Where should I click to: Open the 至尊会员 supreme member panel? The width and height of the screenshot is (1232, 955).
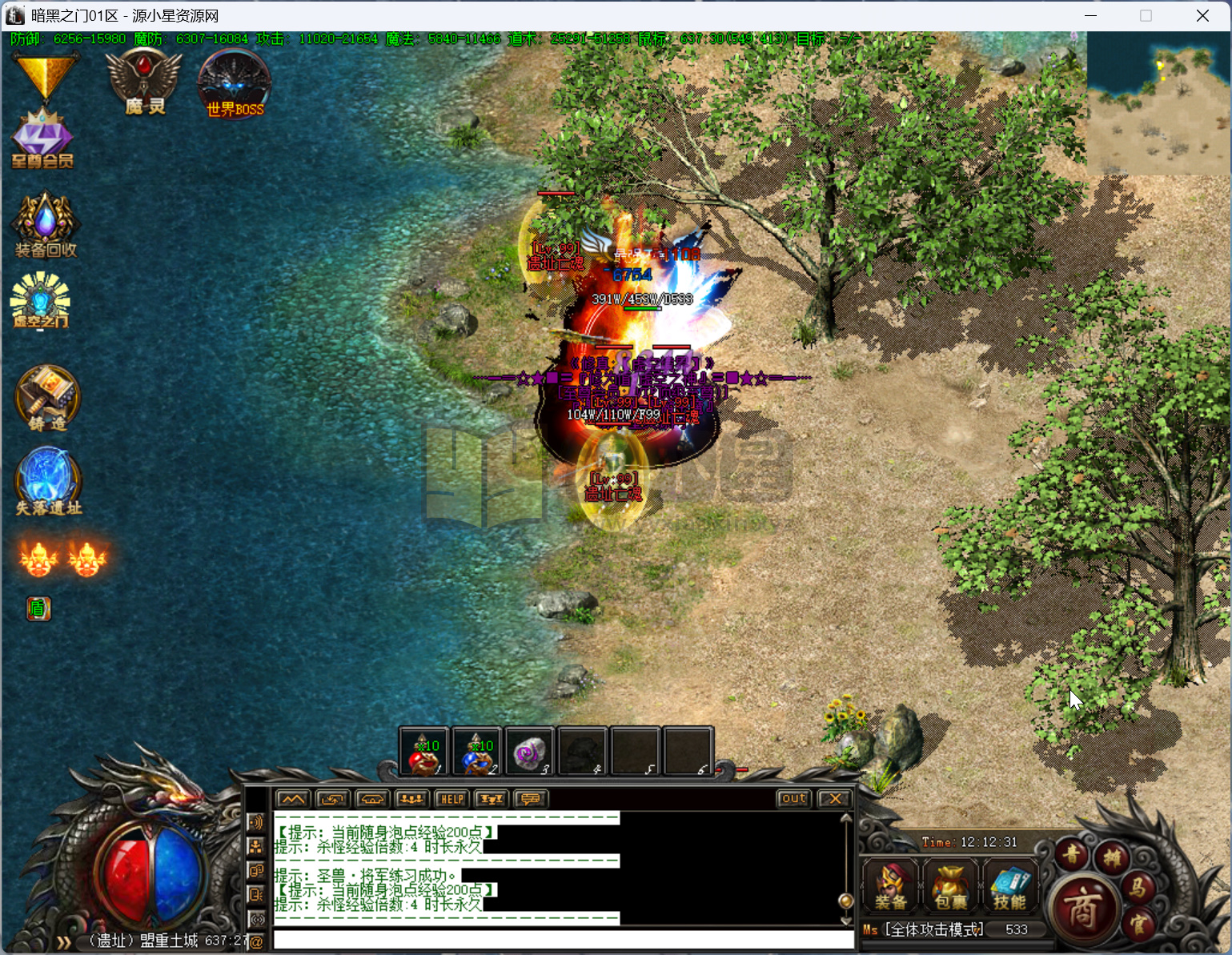point(42,139)
